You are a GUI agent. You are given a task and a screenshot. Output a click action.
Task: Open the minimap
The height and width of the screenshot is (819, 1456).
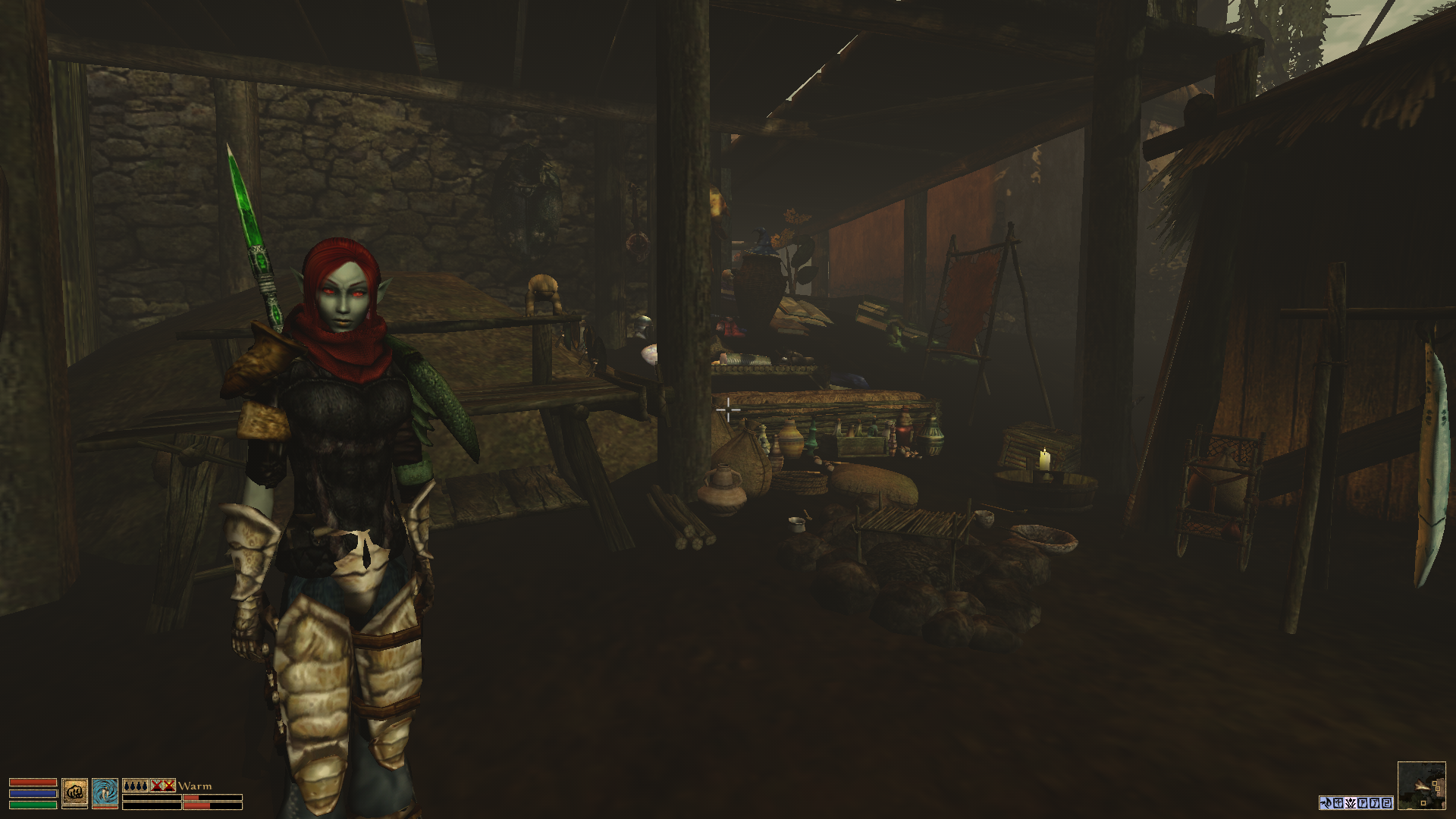click(x=1420, y=786)
